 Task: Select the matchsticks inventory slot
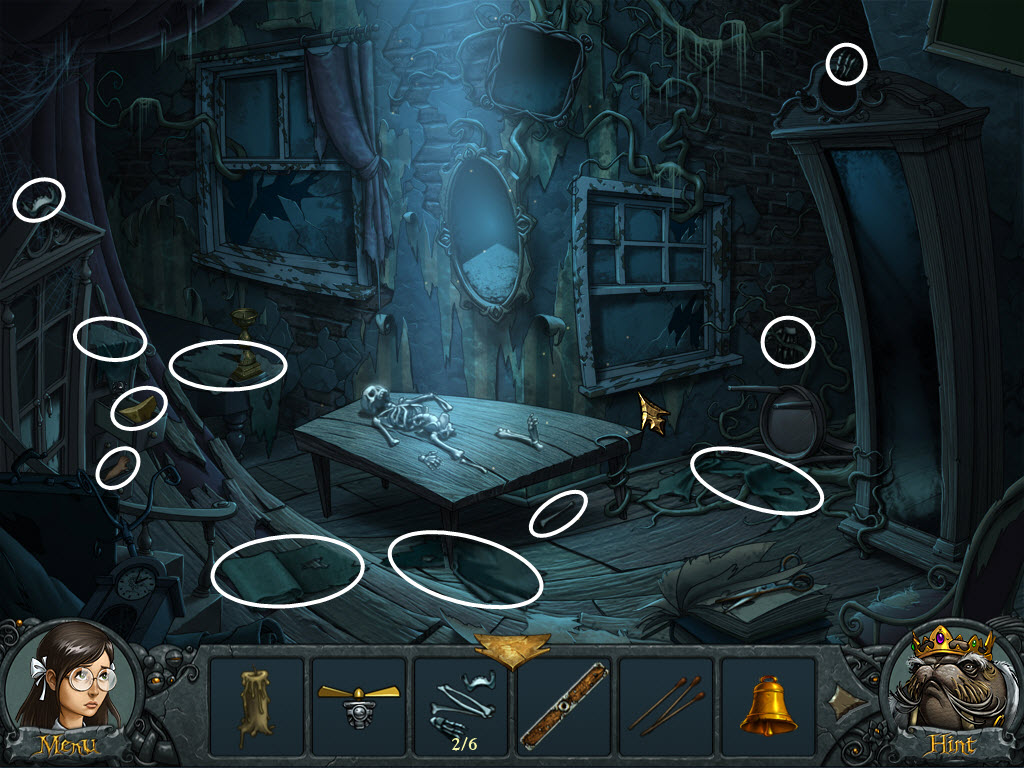666,706
